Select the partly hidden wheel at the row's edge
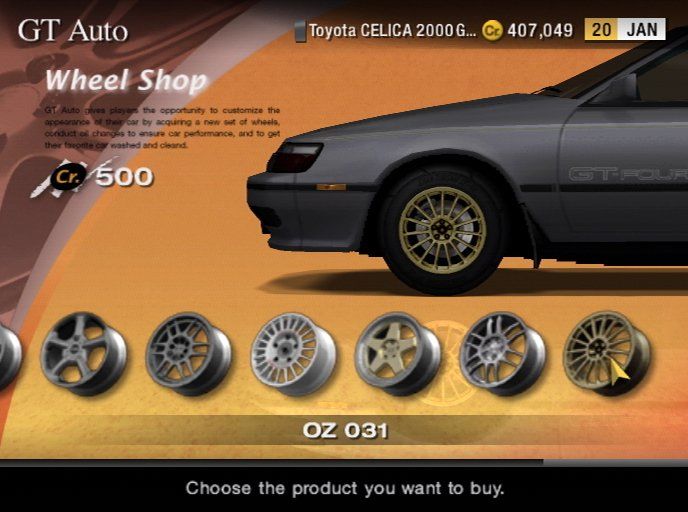The height and width of the screenshot is (512, 688). (x=8, y=355)
